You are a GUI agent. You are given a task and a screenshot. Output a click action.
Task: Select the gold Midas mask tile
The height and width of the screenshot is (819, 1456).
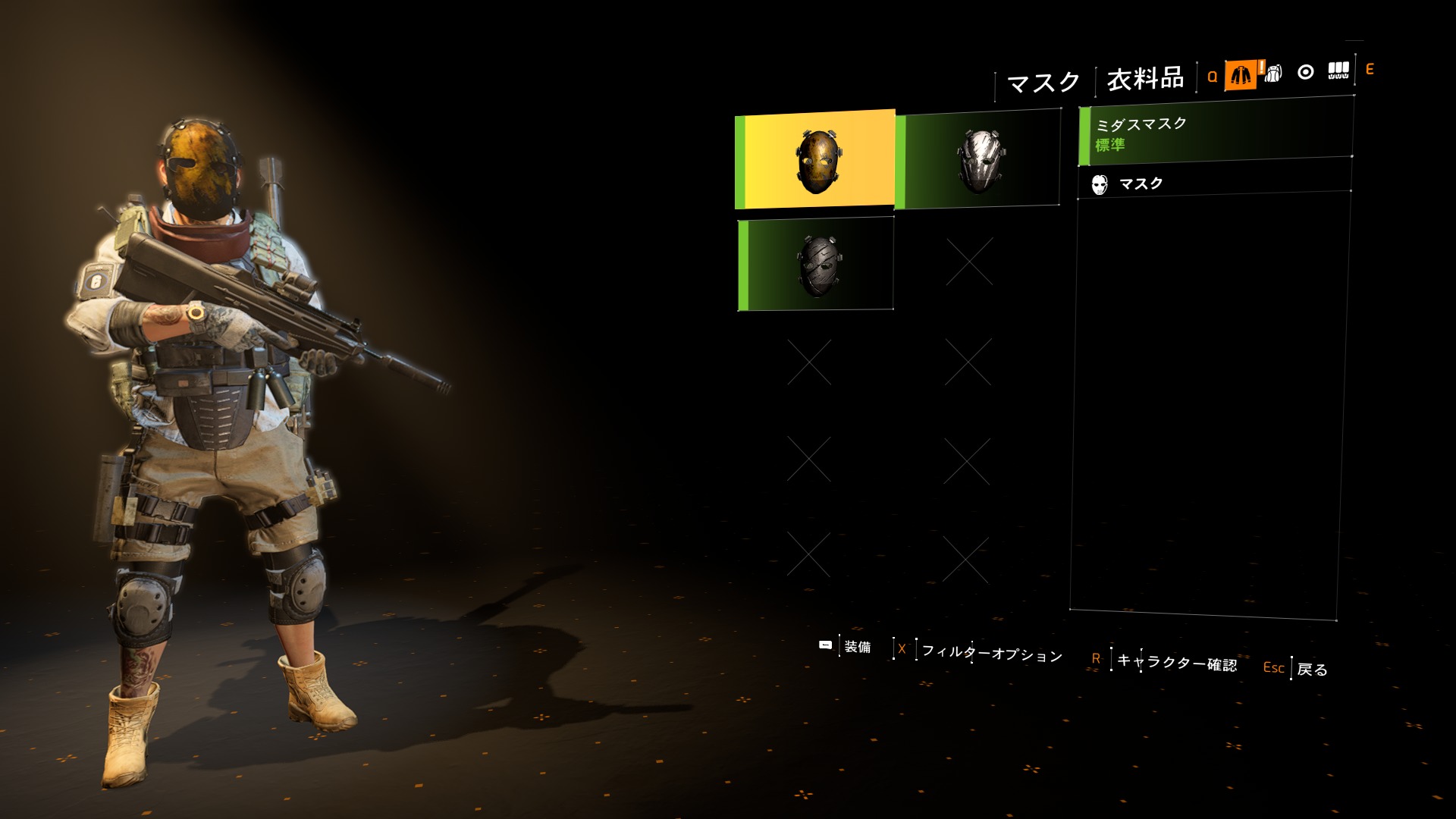pos(816,159)
